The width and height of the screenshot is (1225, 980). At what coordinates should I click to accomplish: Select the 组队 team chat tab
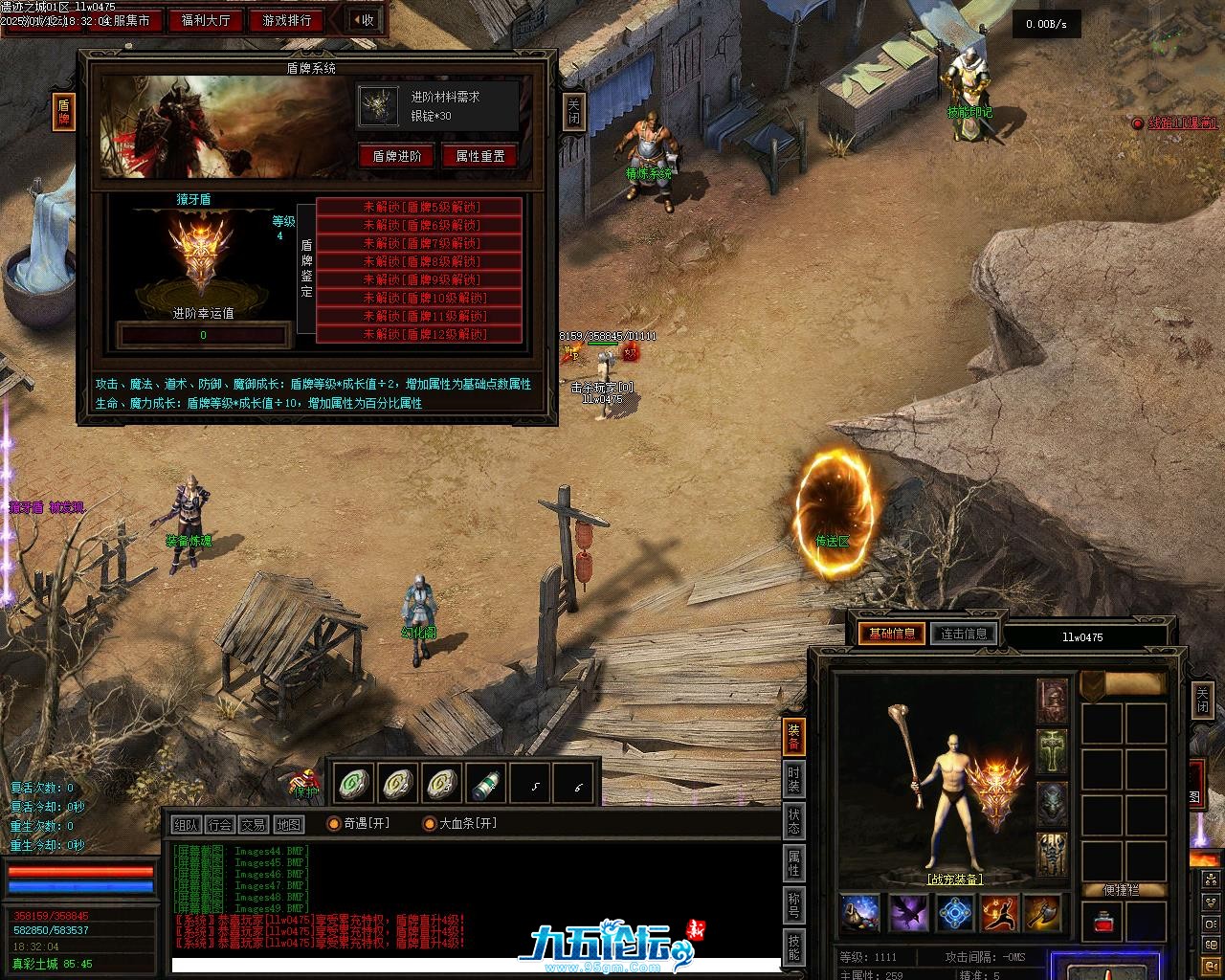[186, 824]
